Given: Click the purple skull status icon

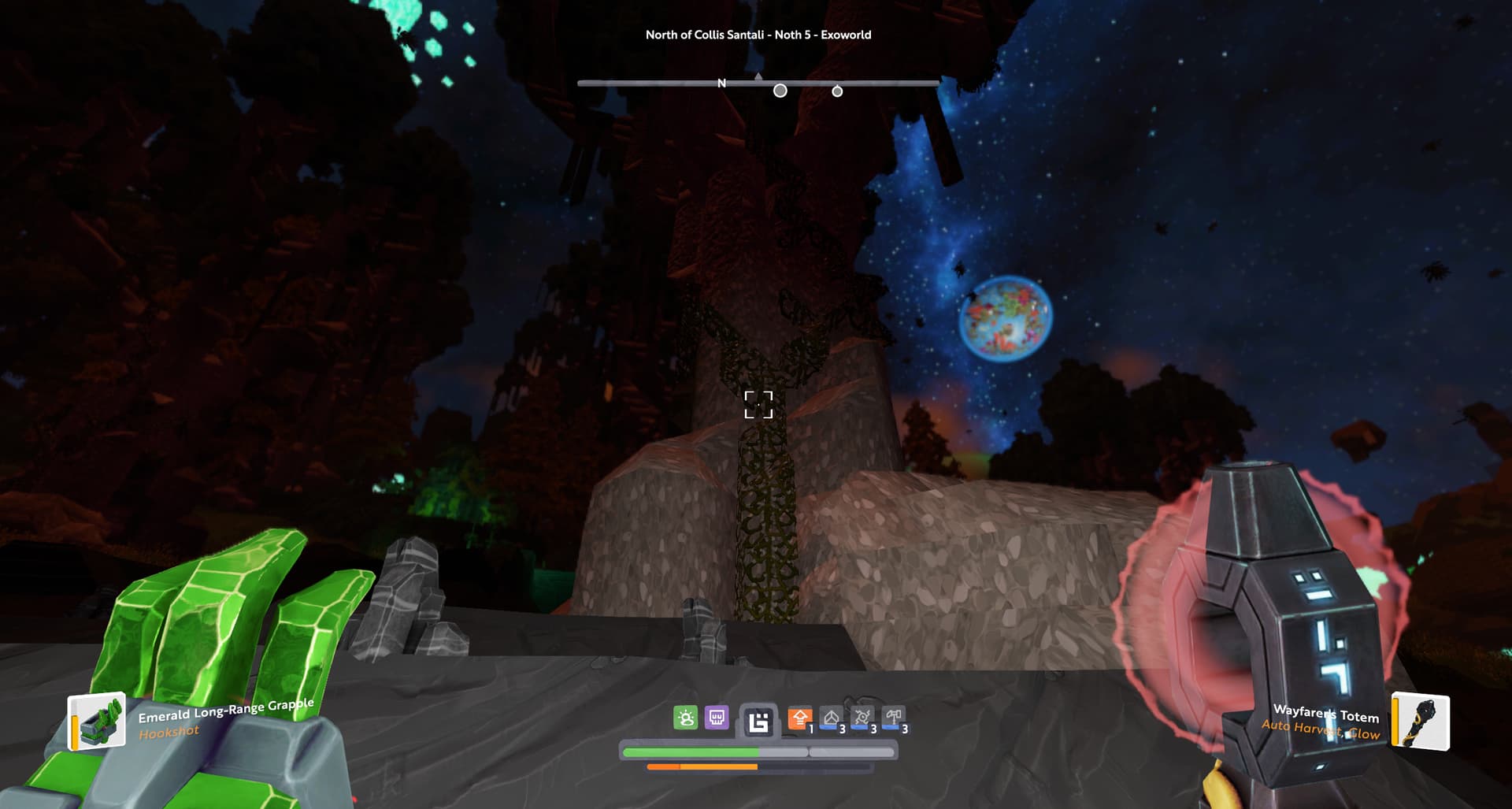Looking at the screenshot, I should pyautogui.click(x=717, y=718).
